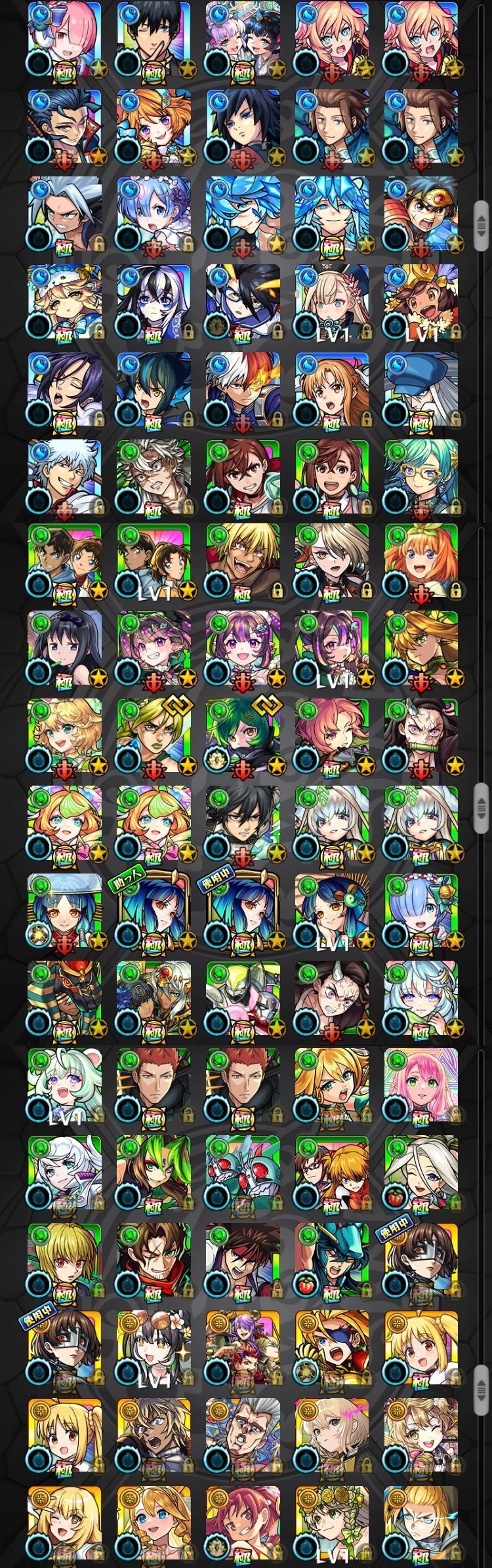
Task: Choose the grey-haired old man with glasses
Action: pos(243,1435)
